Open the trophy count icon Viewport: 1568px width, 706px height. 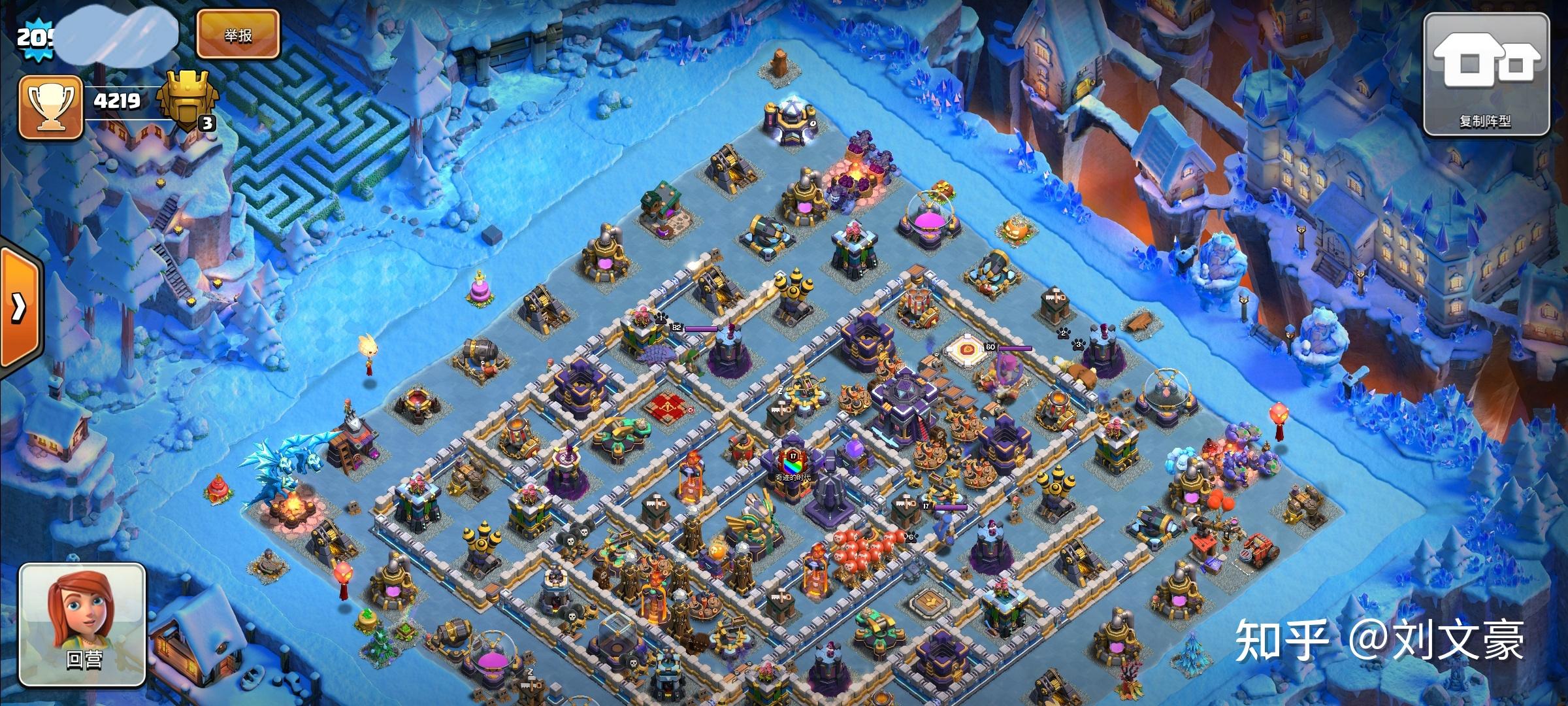pos(50,107)
